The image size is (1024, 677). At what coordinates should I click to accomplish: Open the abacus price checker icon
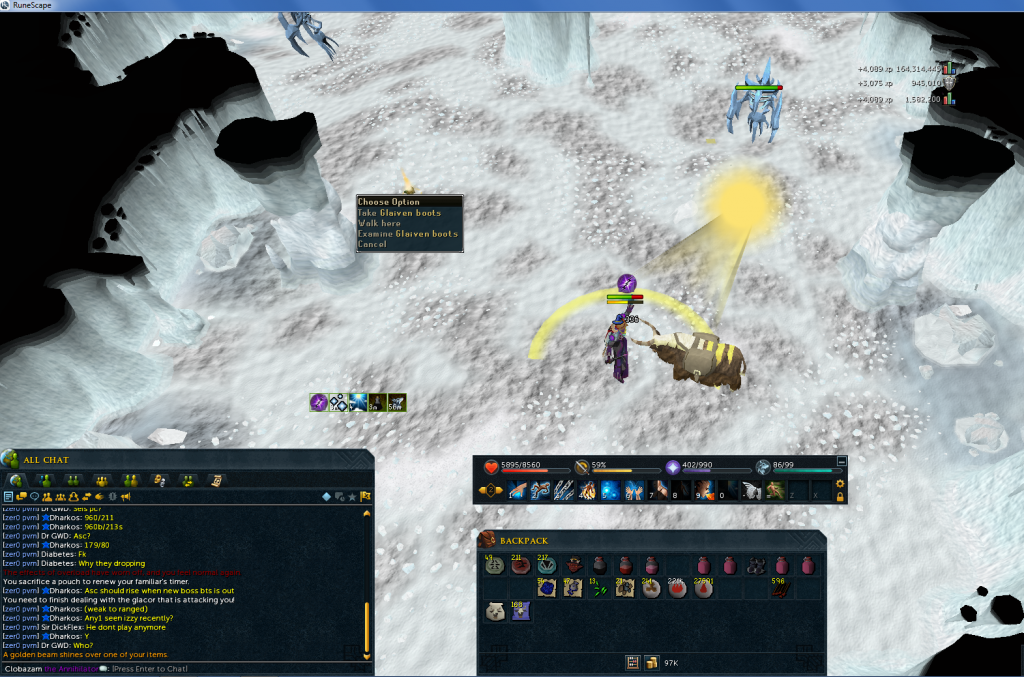(633, 662)
